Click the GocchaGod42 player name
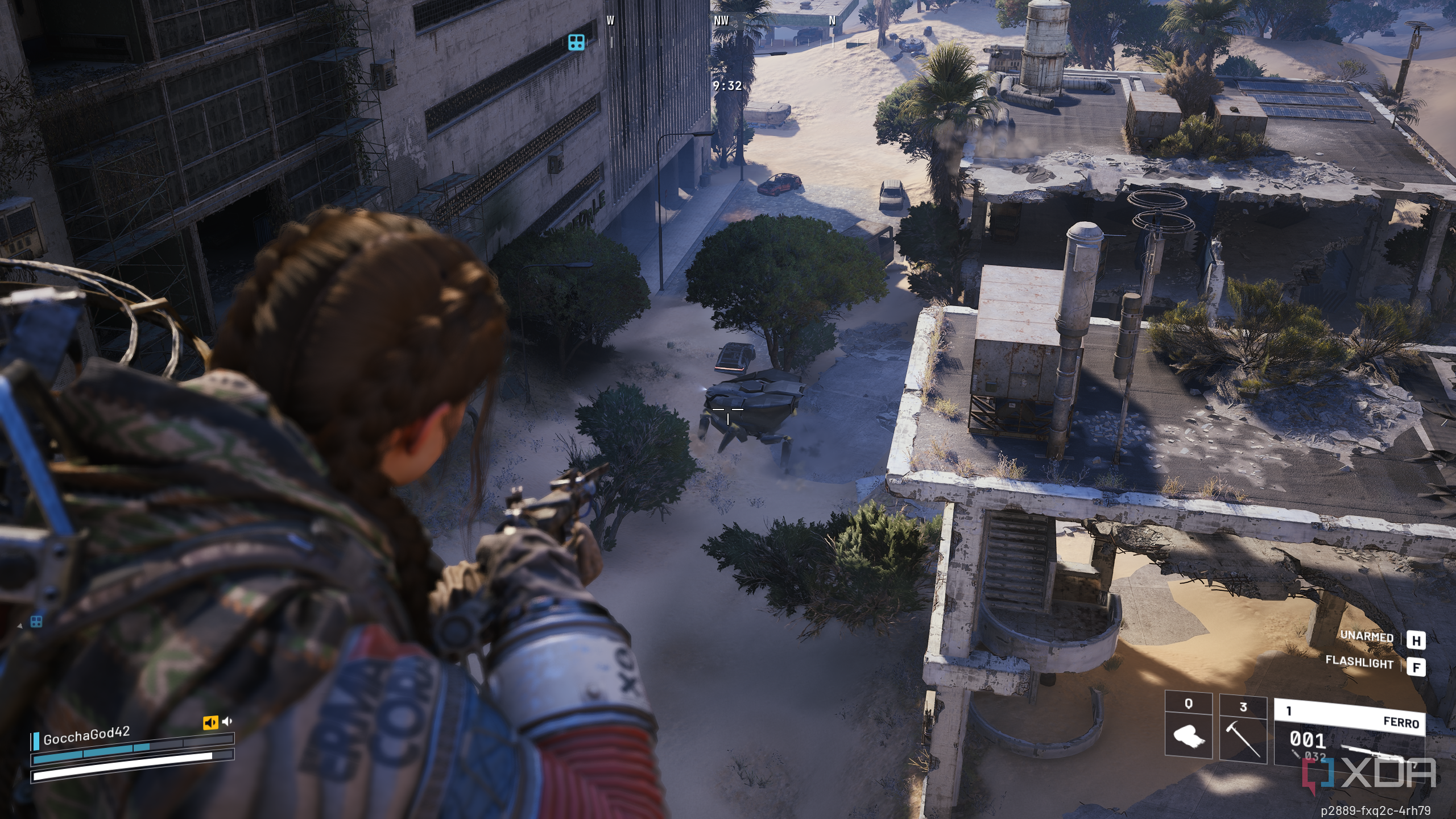This screenshot has width=1456, height=819. click(x=86, y=735)
